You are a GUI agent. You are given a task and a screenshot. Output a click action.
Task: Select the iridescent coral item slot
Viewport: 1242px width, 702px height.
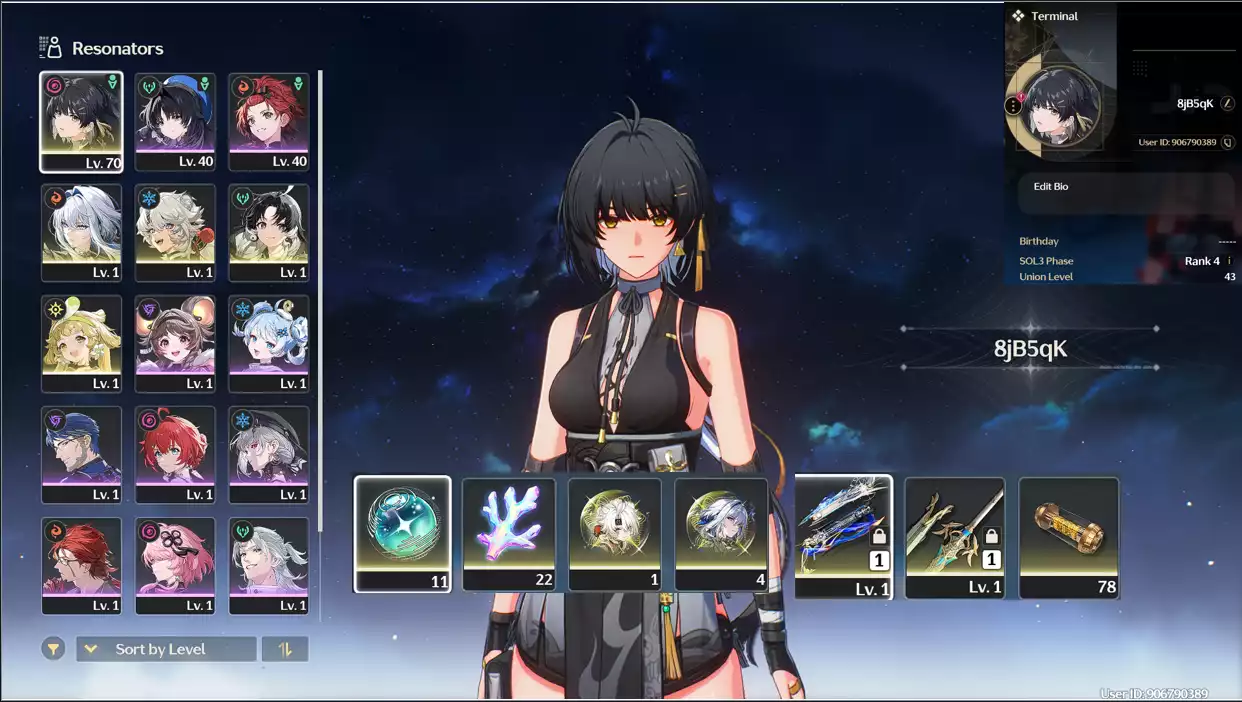pyautogui.click(x=509, y=534)
